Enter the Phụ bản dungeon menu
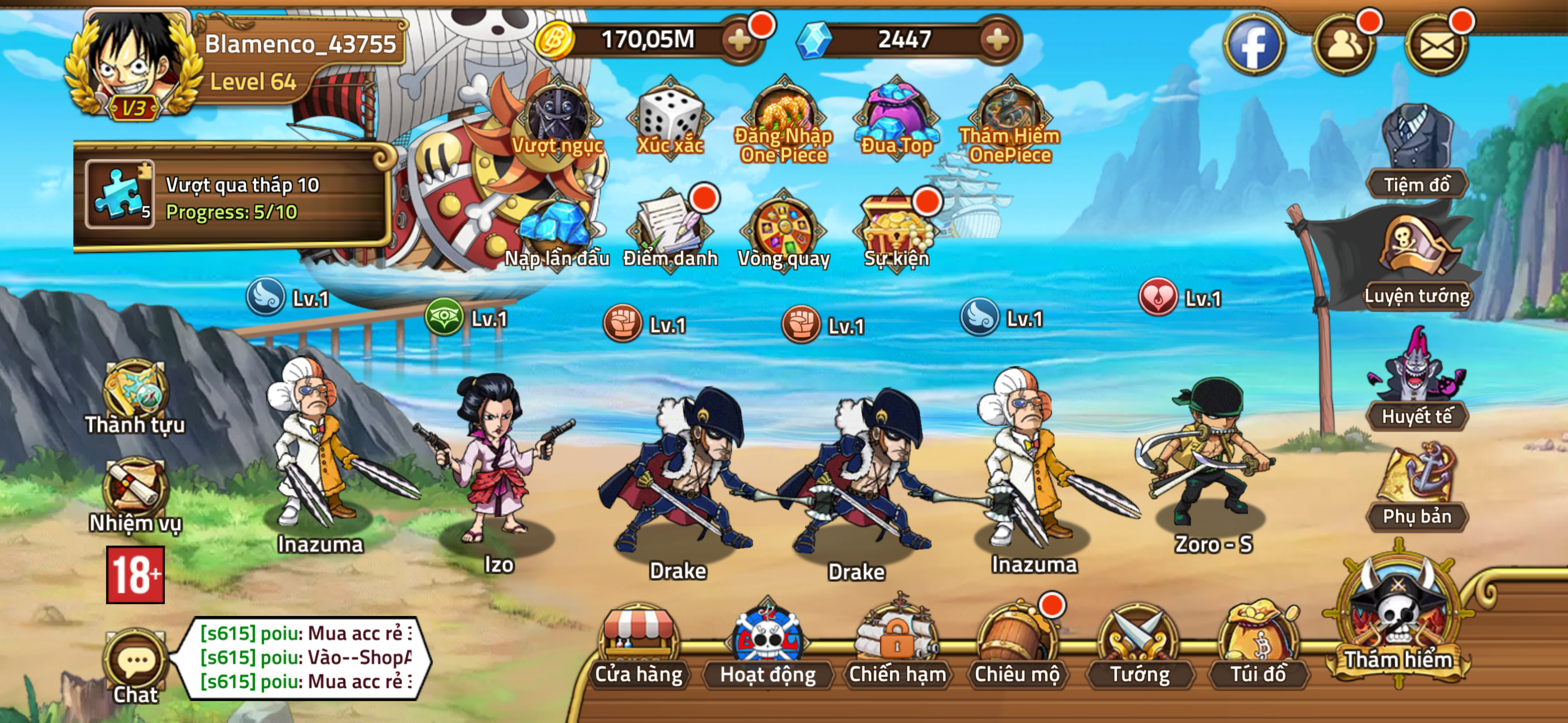Screen dimensions: 1568x723 (x=1418, y=487)
